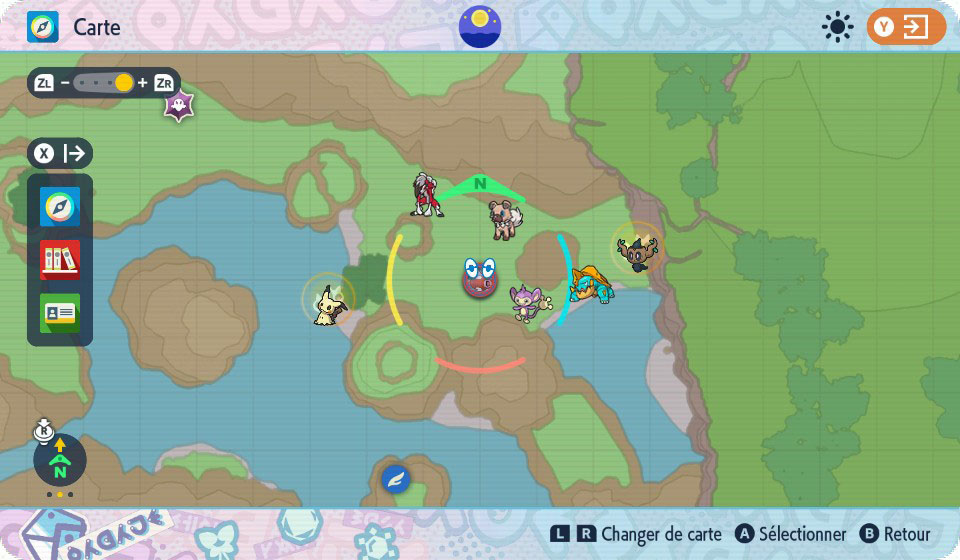Toggle the north compass orientation icon
960x560 pixels.
tap(60, 461)
